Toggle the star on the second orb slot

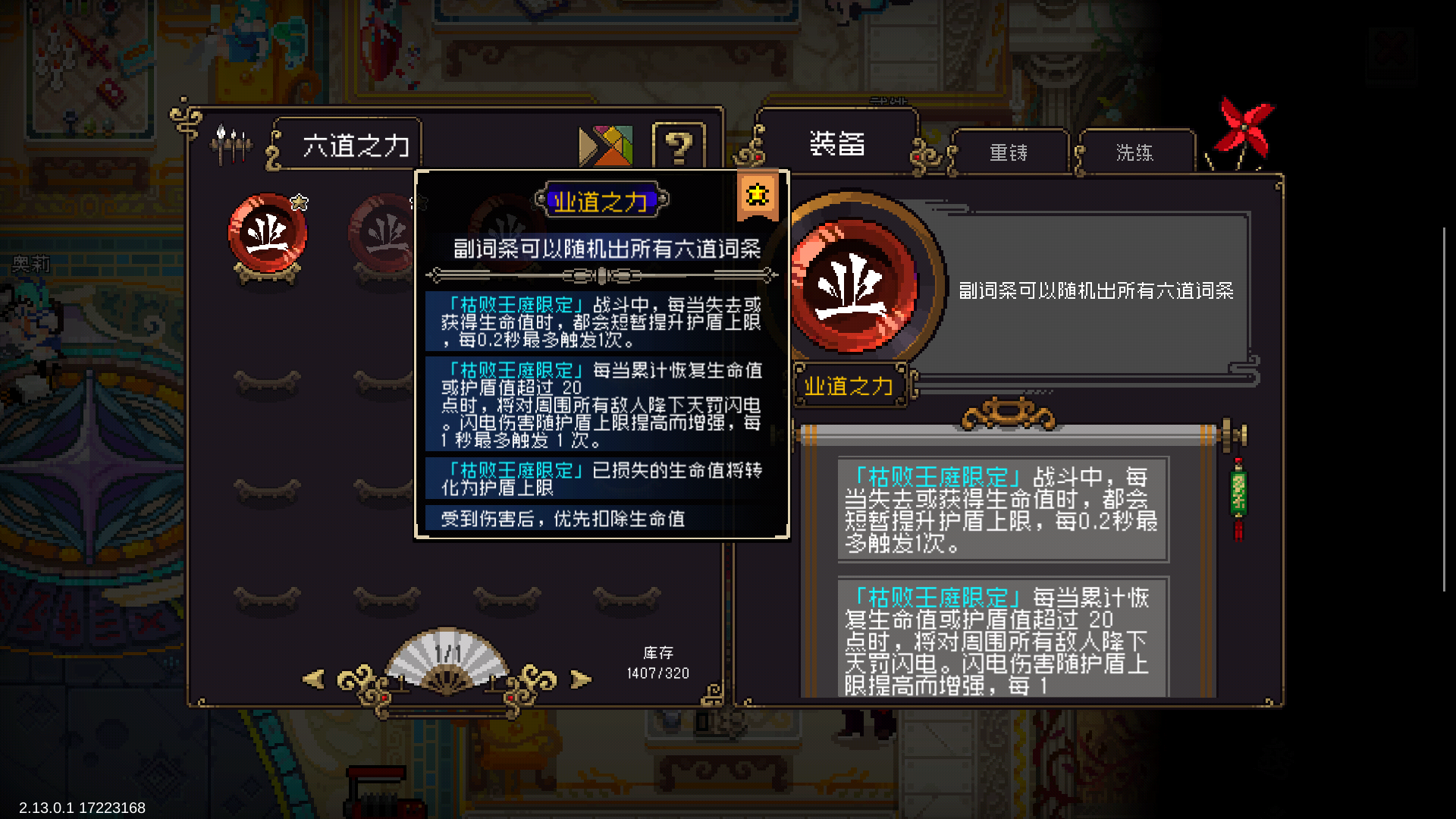coord(414,202)
